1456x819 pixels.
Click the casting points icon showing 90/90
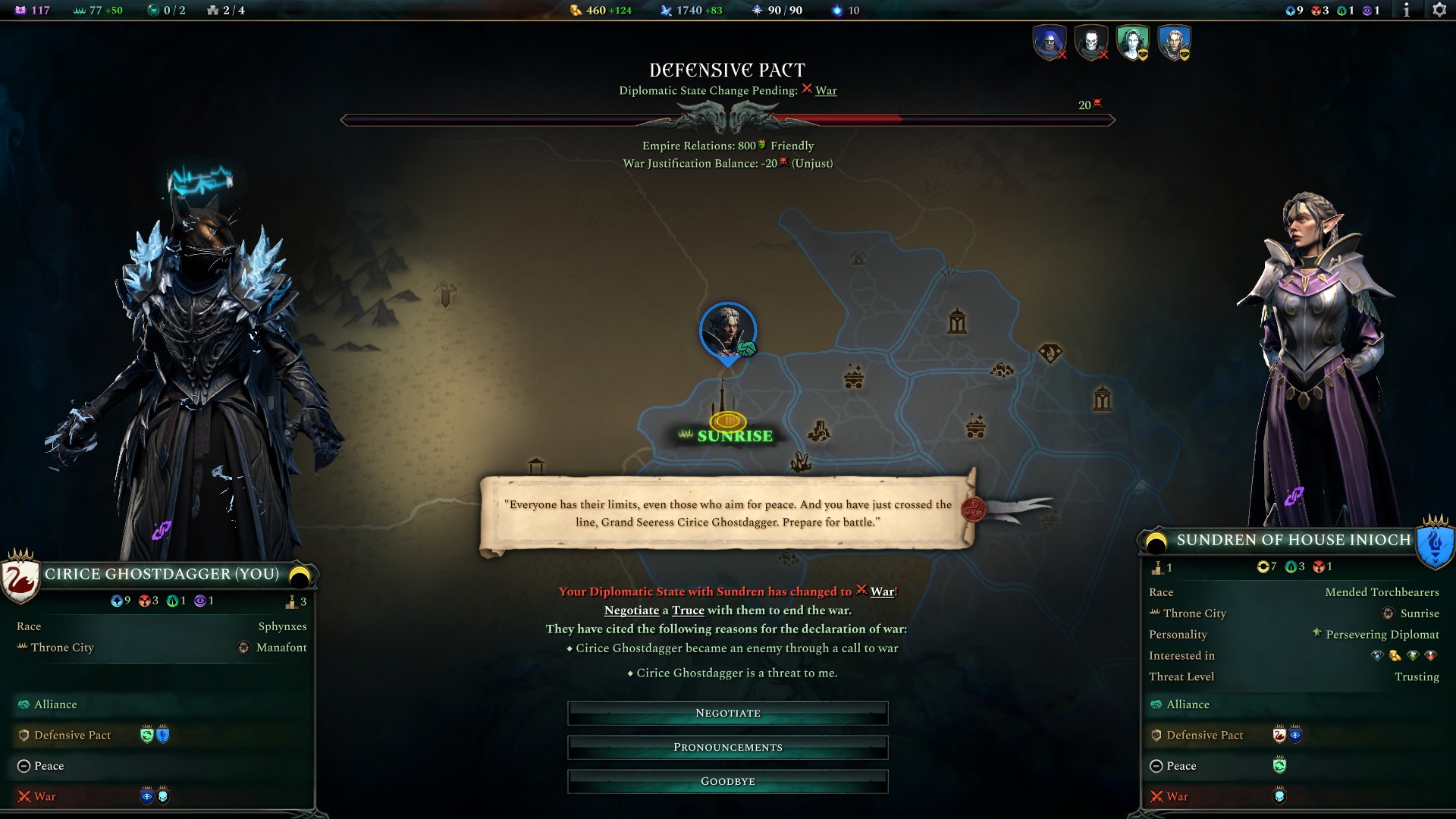pos(758,11)
